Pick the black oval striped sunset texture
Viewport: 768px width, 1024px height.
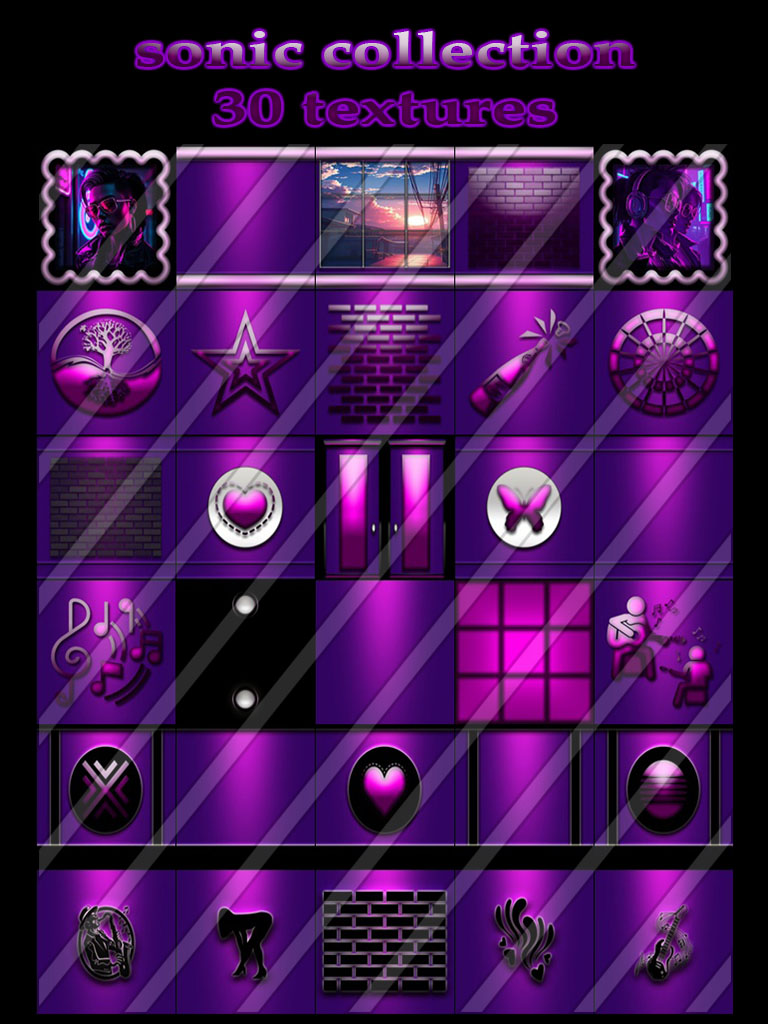pyautogui.click(x=664, y=790)
